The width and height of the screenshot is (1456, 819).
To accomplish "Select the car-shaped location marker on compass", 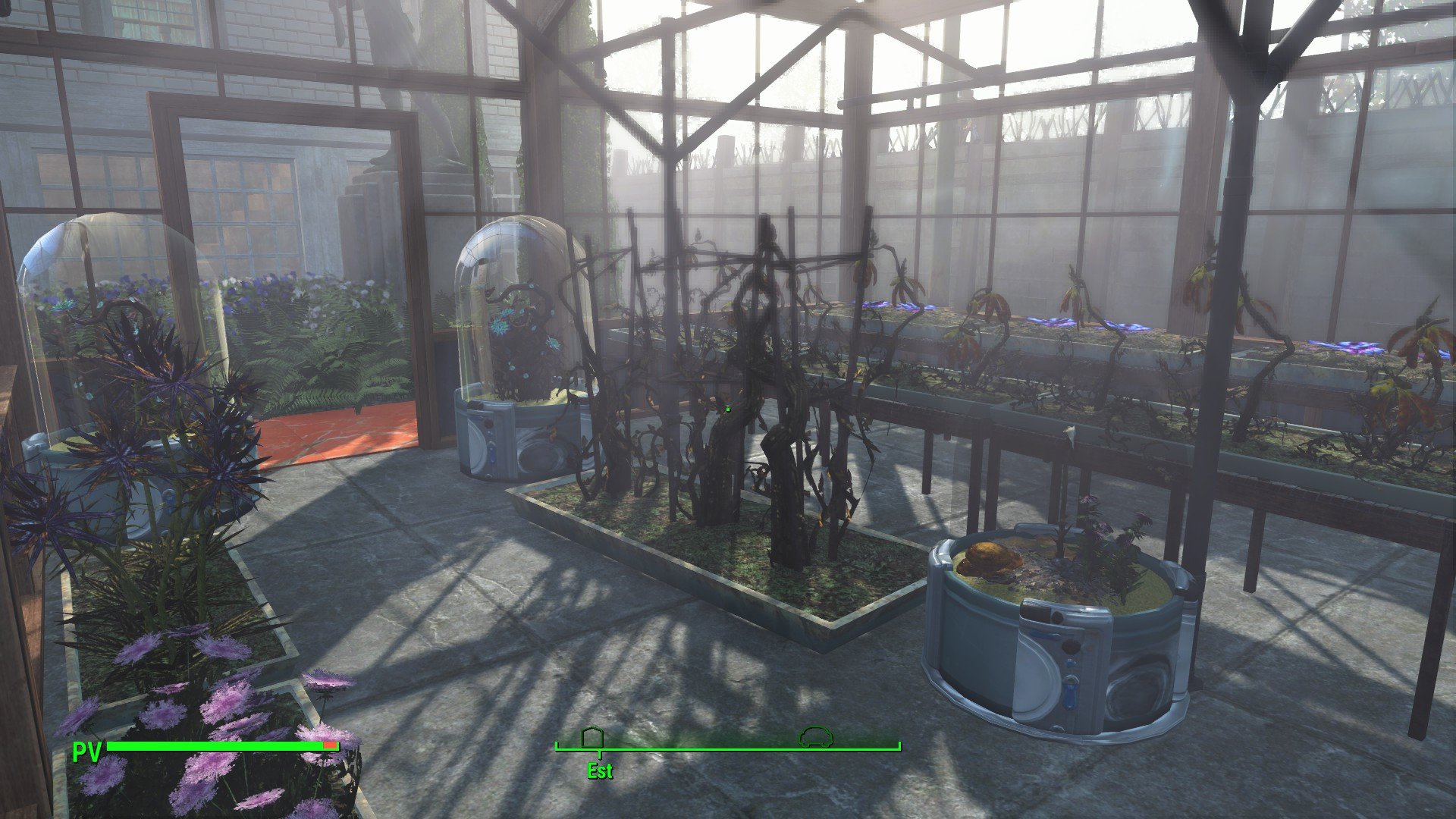I will [x=816, y=736].
